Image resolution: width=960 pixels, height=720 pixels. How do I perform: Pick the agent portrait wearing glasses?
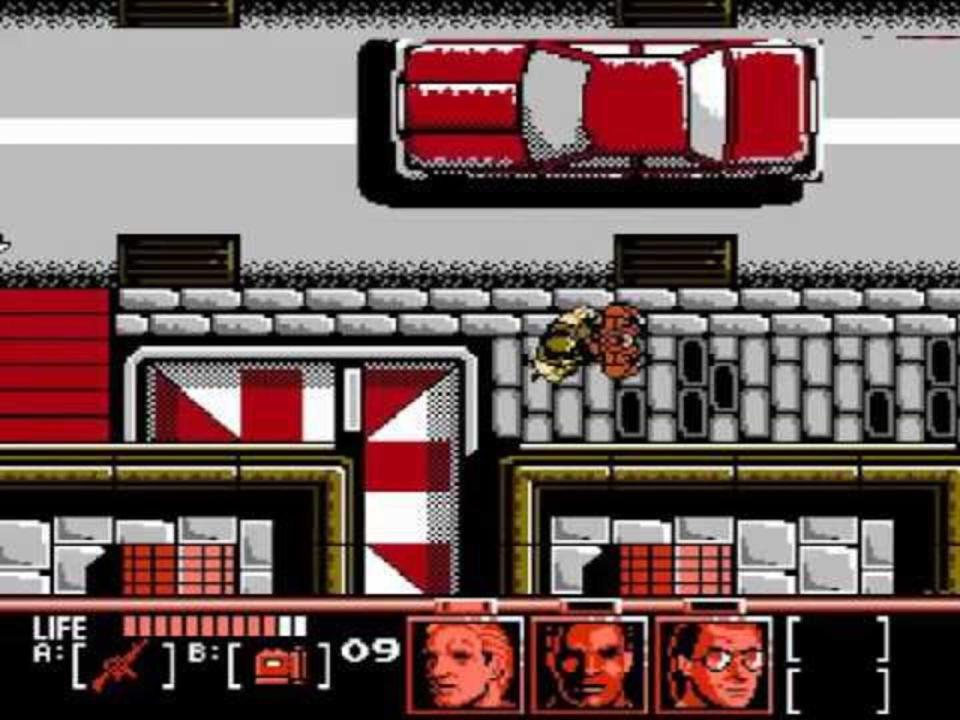[714, 664]
